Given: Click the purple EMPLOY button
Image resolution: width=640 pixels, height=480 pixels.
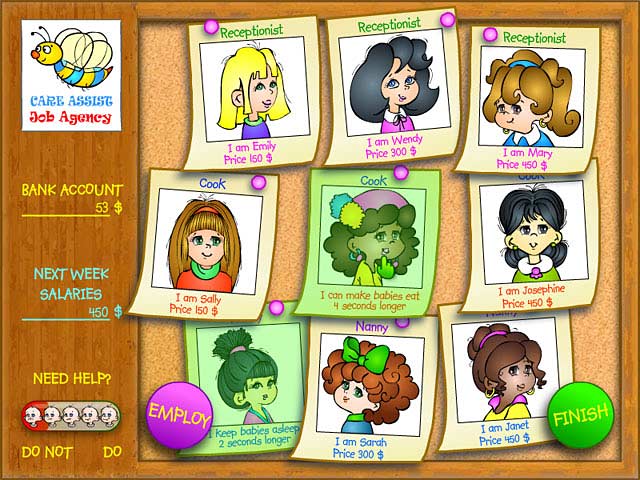Looking at the screenshot, I should [x=180, y=414].
